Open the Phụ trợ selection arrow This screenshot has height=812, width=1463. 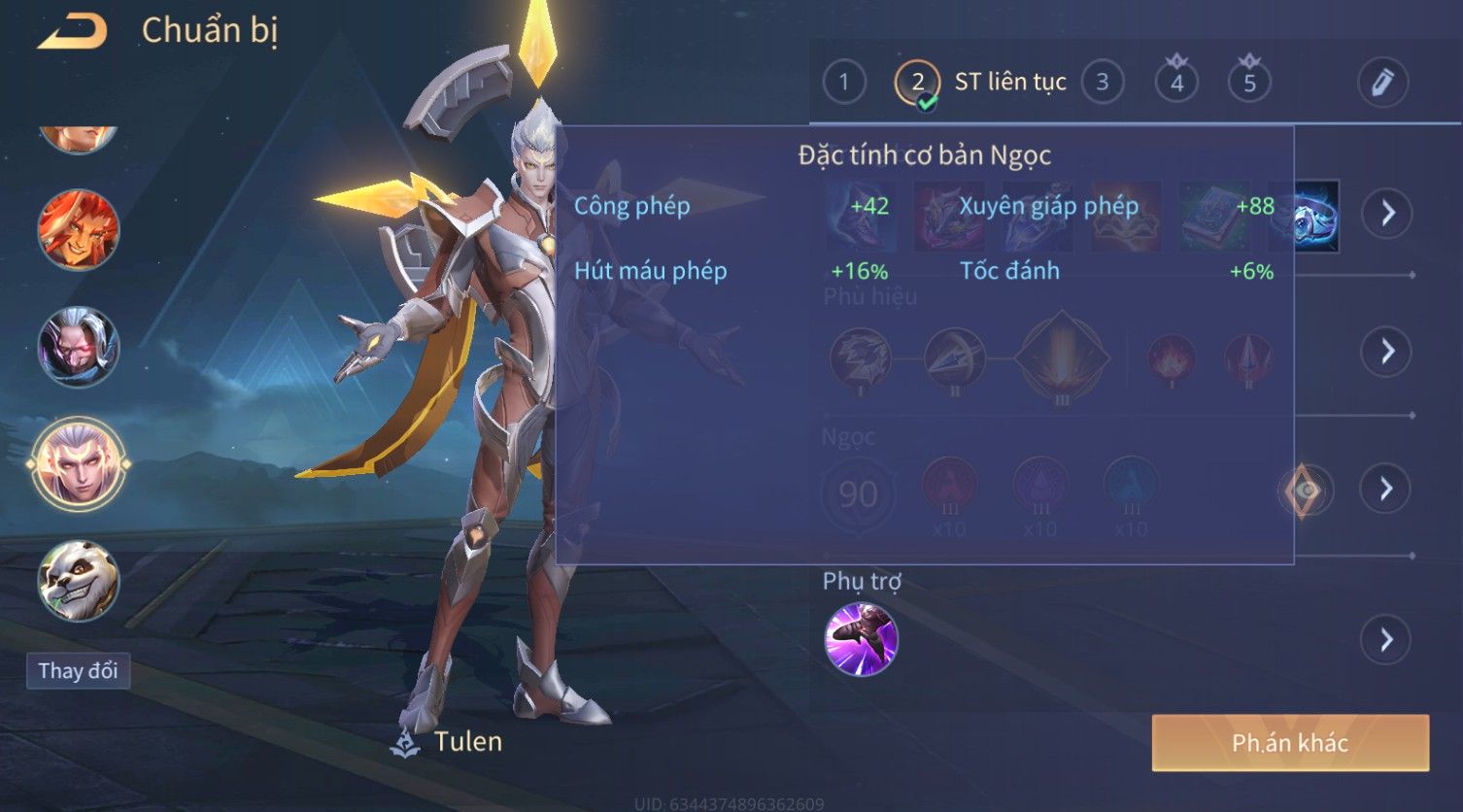(1387, 640)
